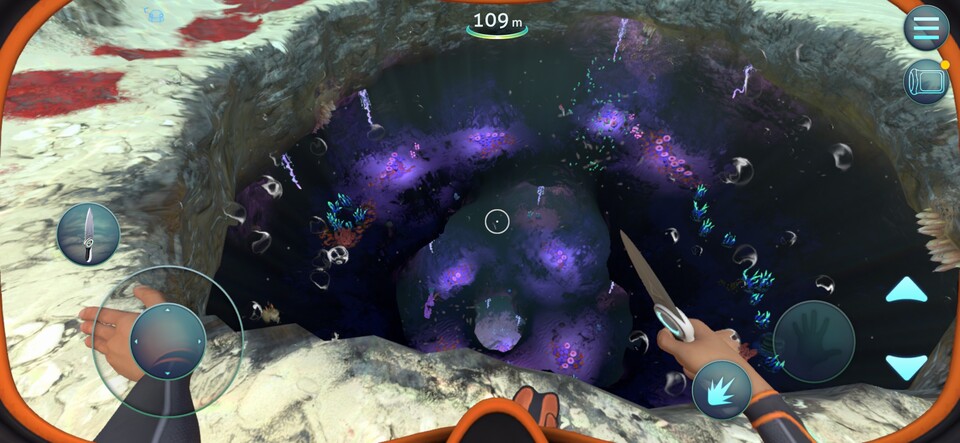Open the hamburger menu
The width and height of the screenshot is (960, 443).
point(926,28)
